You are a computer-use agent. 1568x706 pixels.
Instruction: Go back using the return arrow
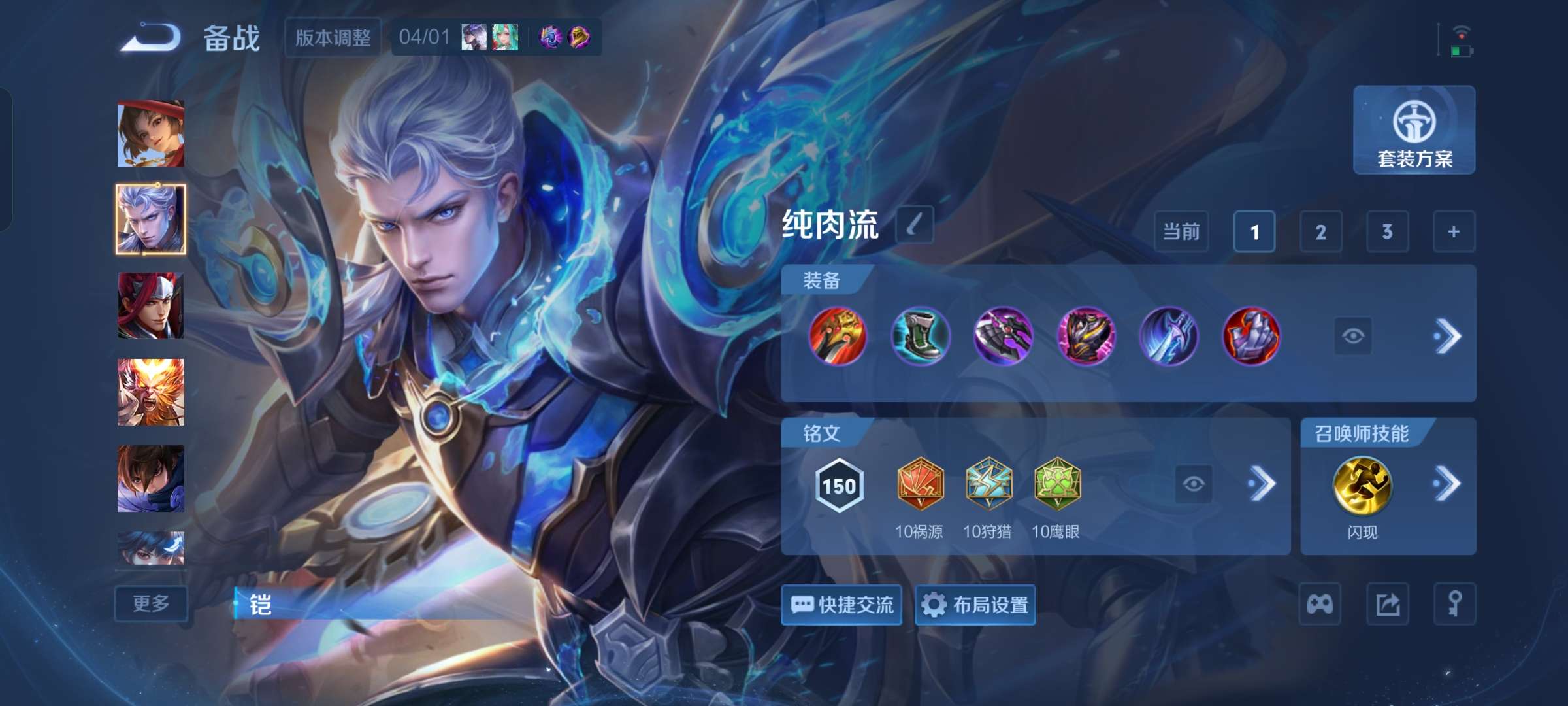pos(151,37)
